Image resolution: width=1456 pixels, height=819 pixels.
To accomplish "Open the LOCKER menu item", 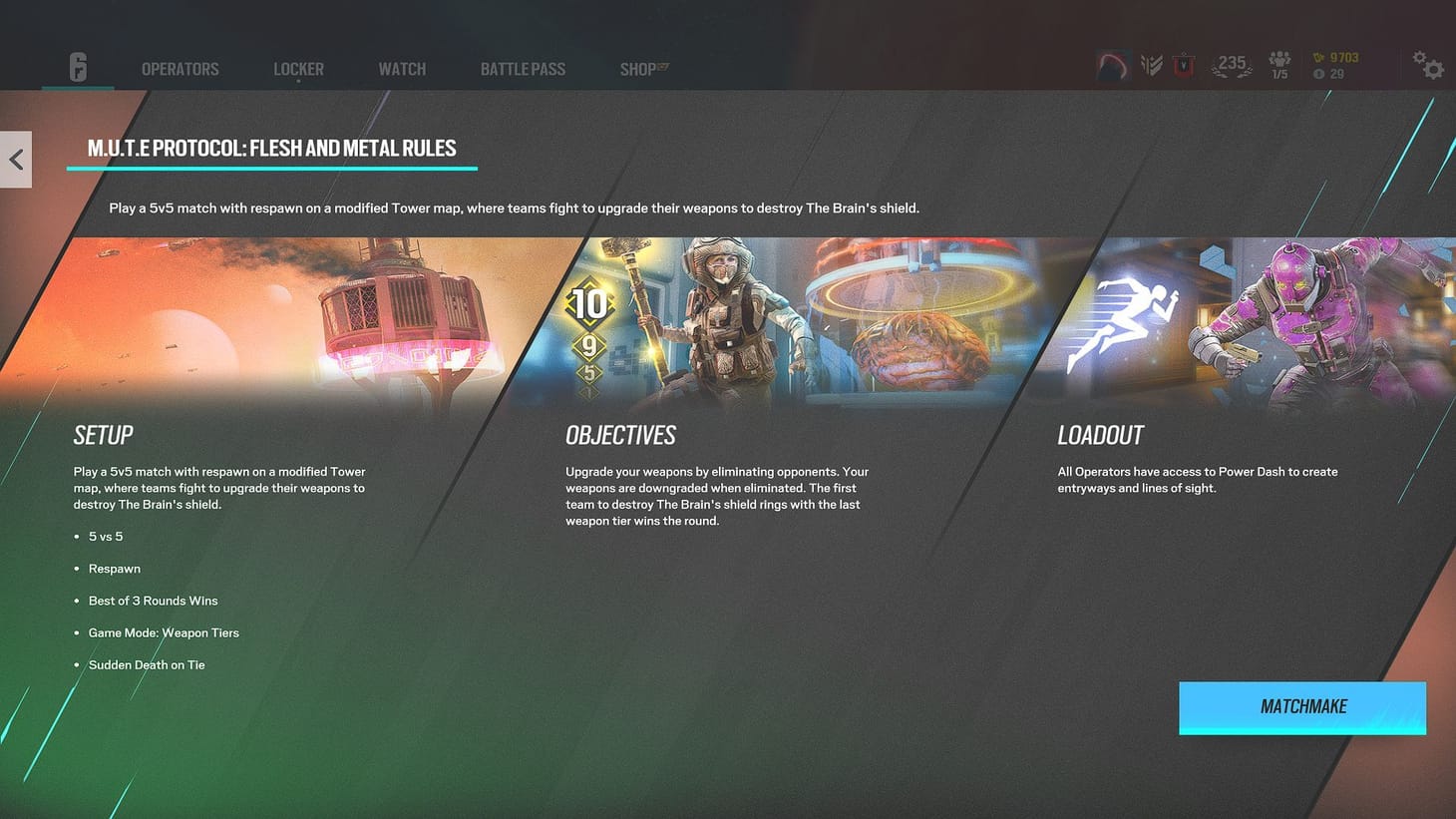I will [297, 69].
